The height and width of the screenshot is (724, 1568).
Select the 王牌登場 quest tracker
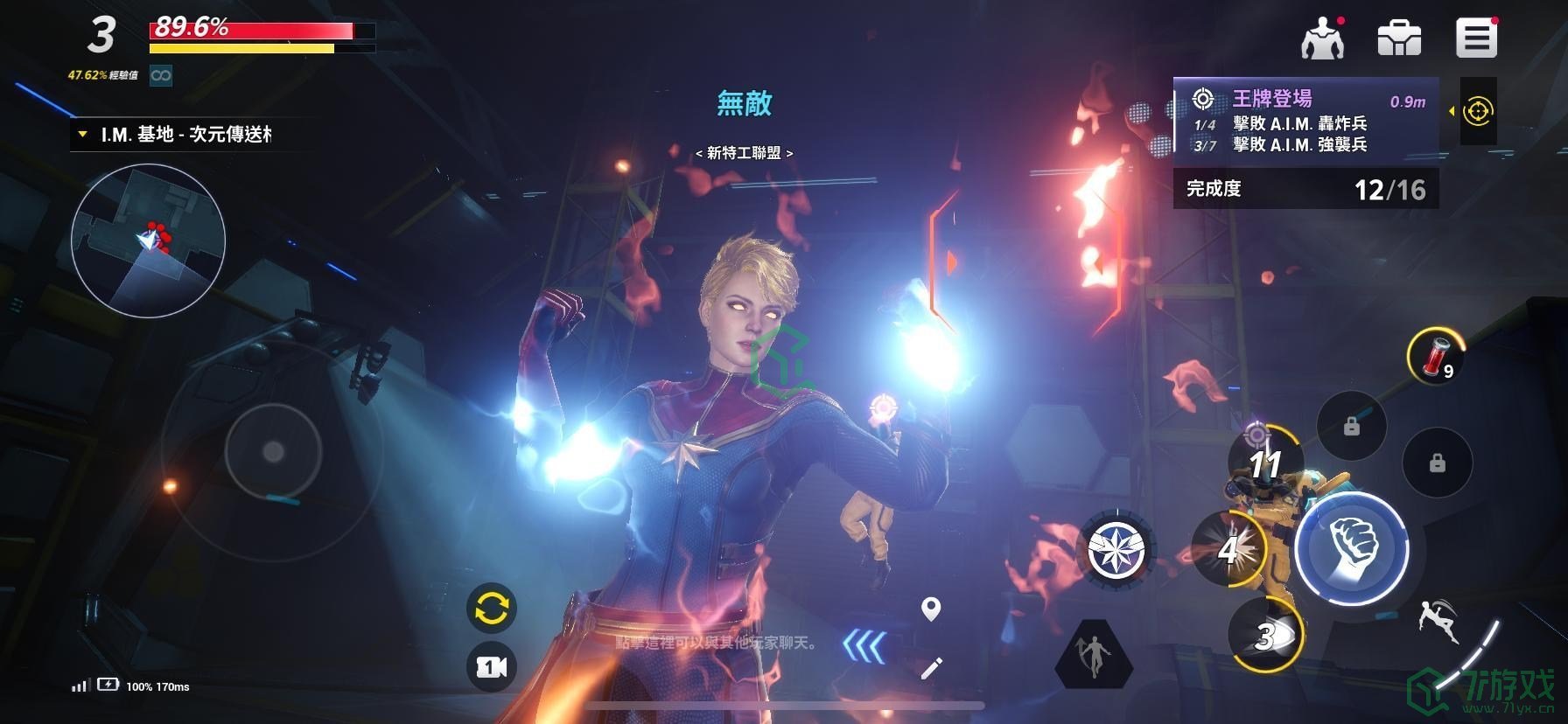(x=1305, y=120)
